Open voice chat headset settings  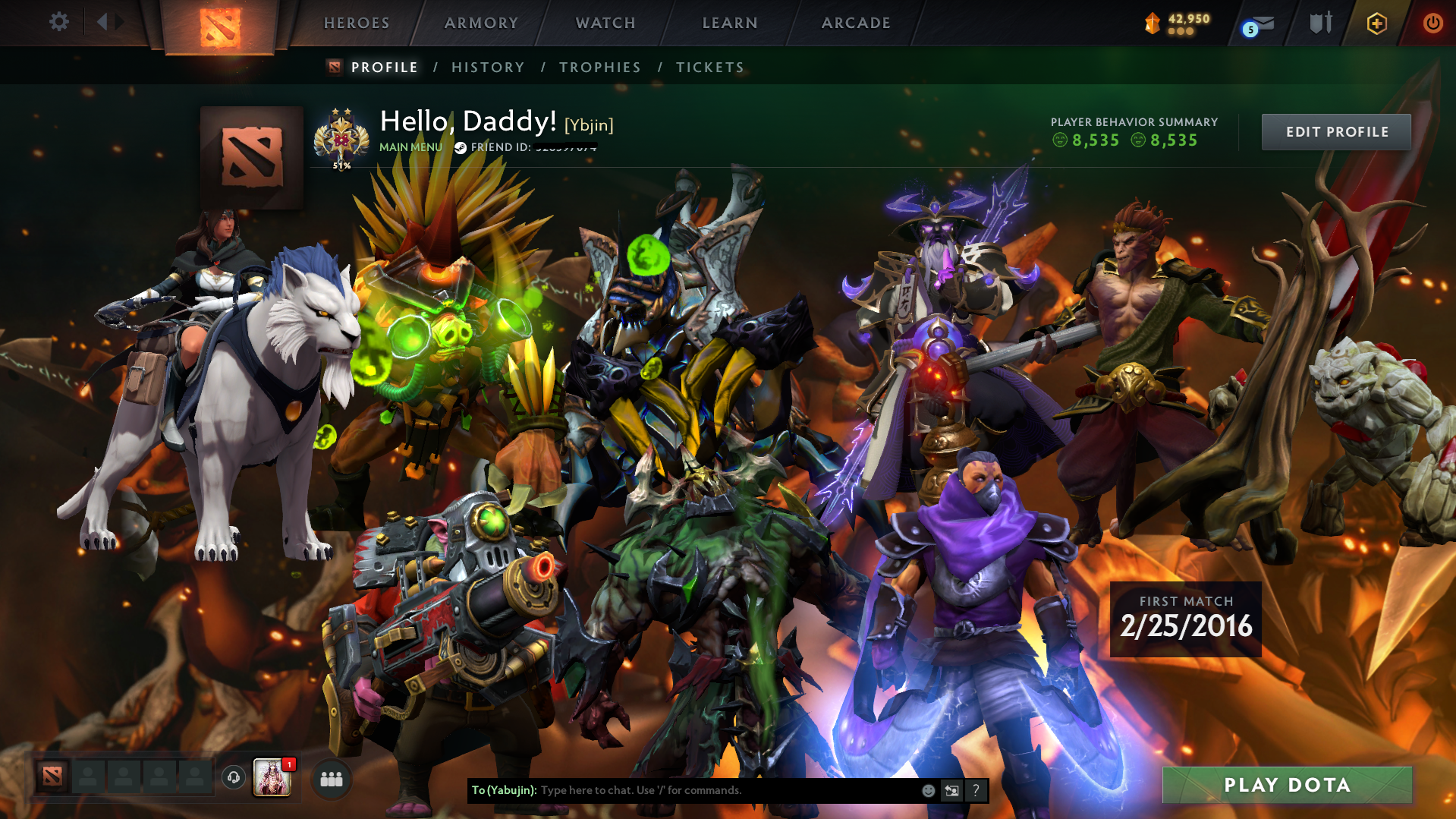[x=233, y=779]
